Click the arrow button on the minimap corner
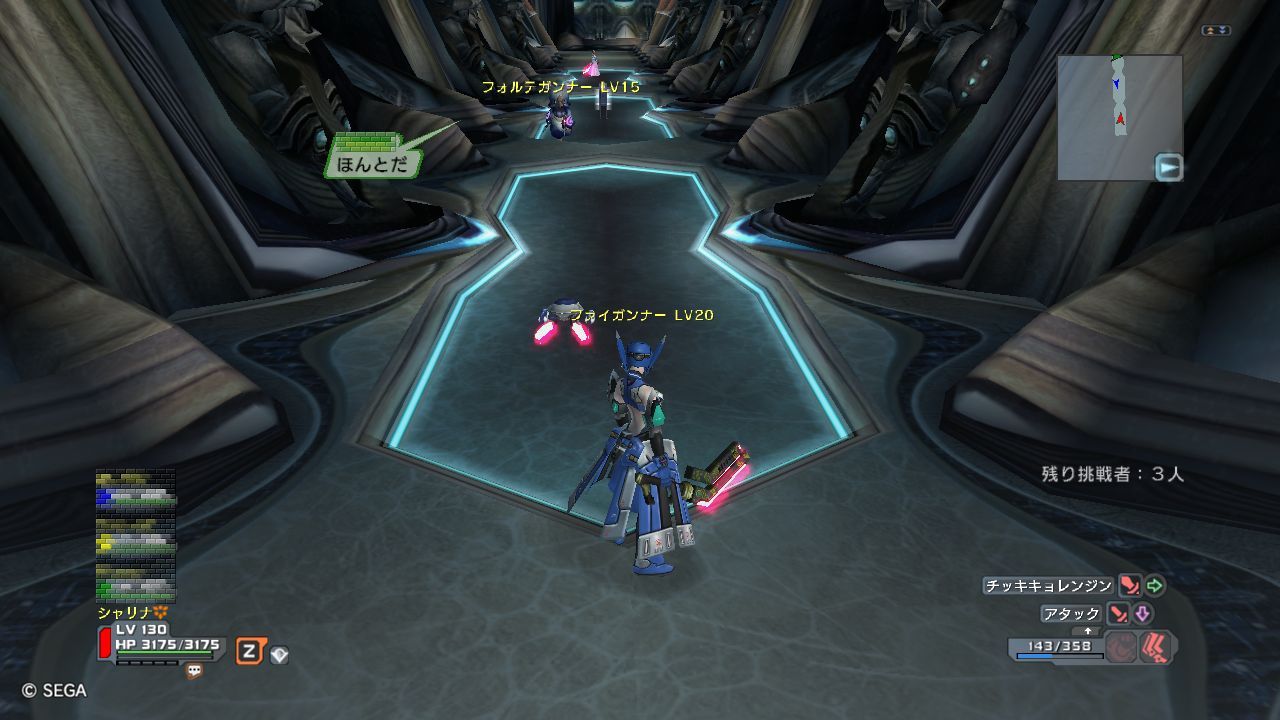1280x720 pixels. [1168, 166]
